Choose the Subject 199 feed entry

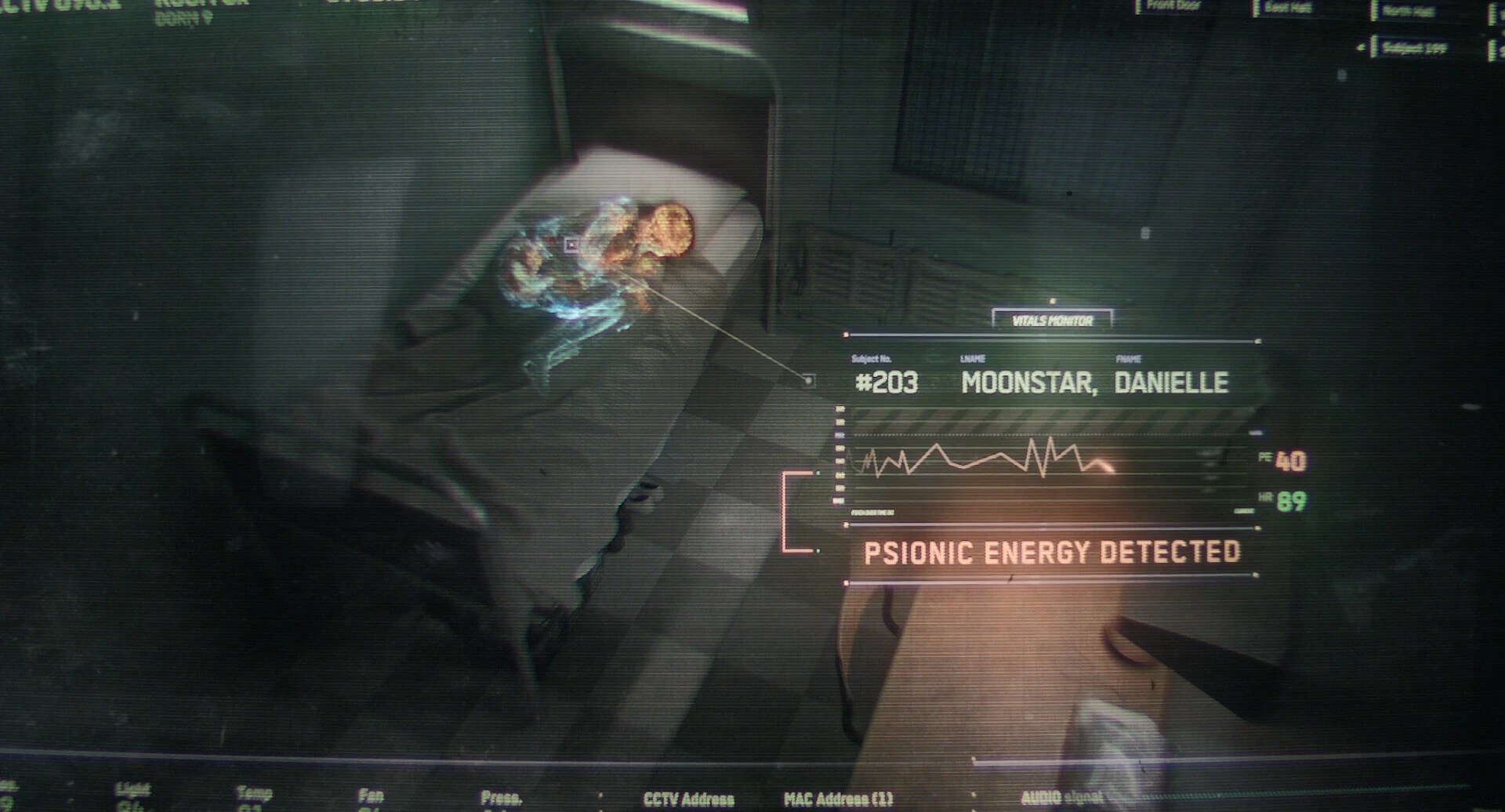(1414, 49)
